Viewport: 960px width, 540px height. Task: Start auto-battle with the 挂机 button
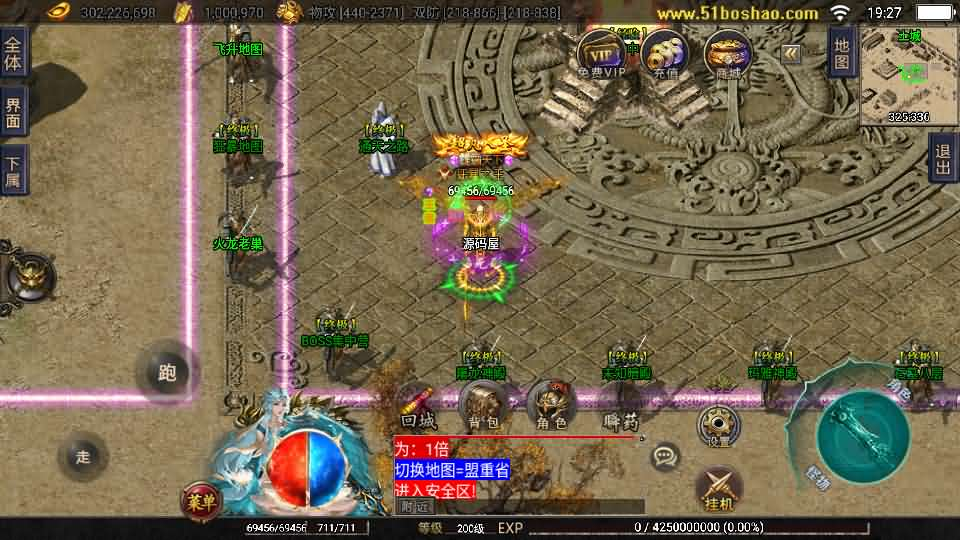click(x=718, y=488)
